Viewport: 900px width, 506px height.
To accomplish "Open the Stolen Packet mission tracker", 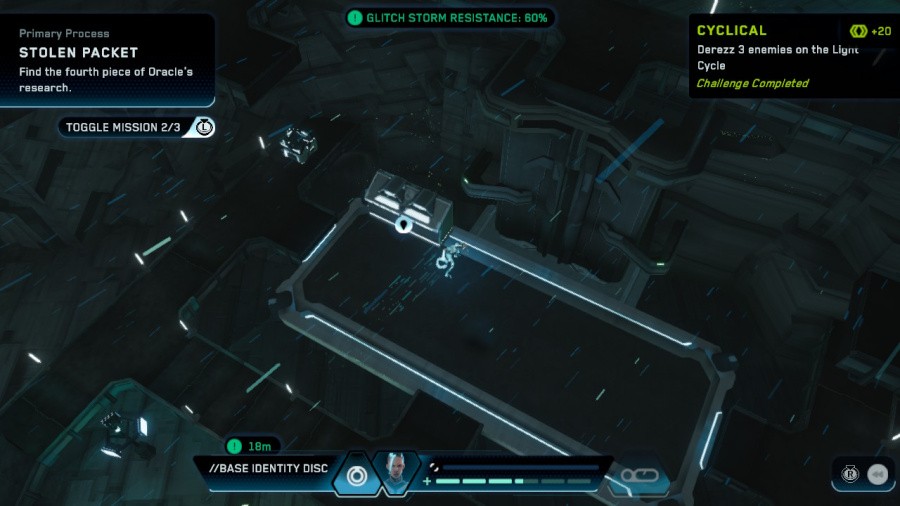I will coord(107,60).
